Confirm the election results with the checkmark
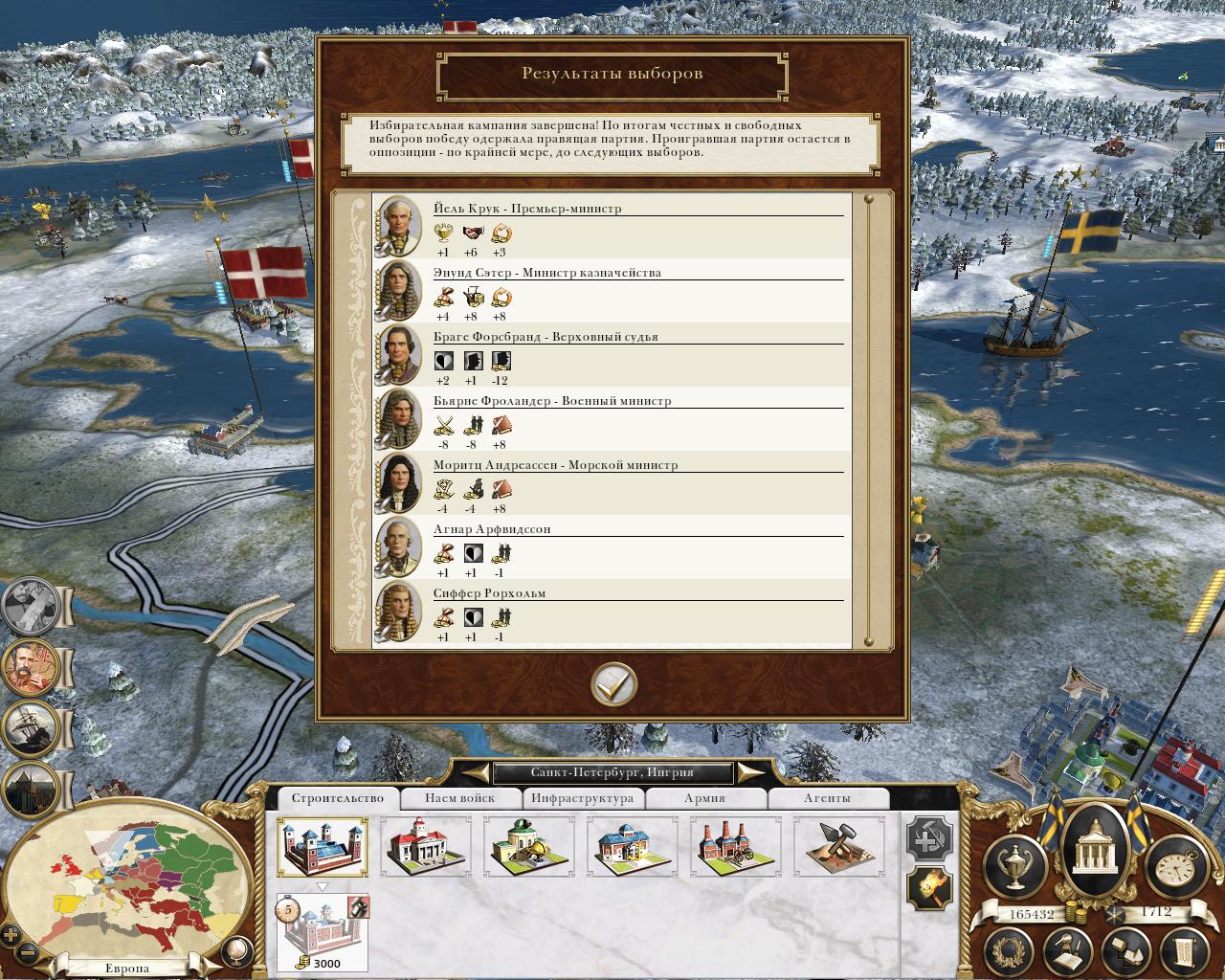 coord(613,684)
